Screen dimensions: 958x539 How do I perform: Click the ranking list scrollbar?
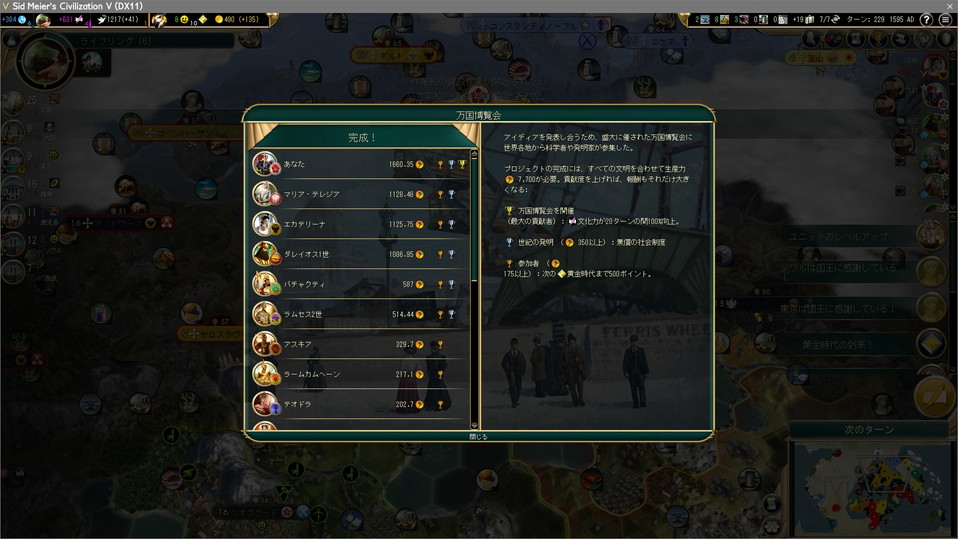pos(475,290)
